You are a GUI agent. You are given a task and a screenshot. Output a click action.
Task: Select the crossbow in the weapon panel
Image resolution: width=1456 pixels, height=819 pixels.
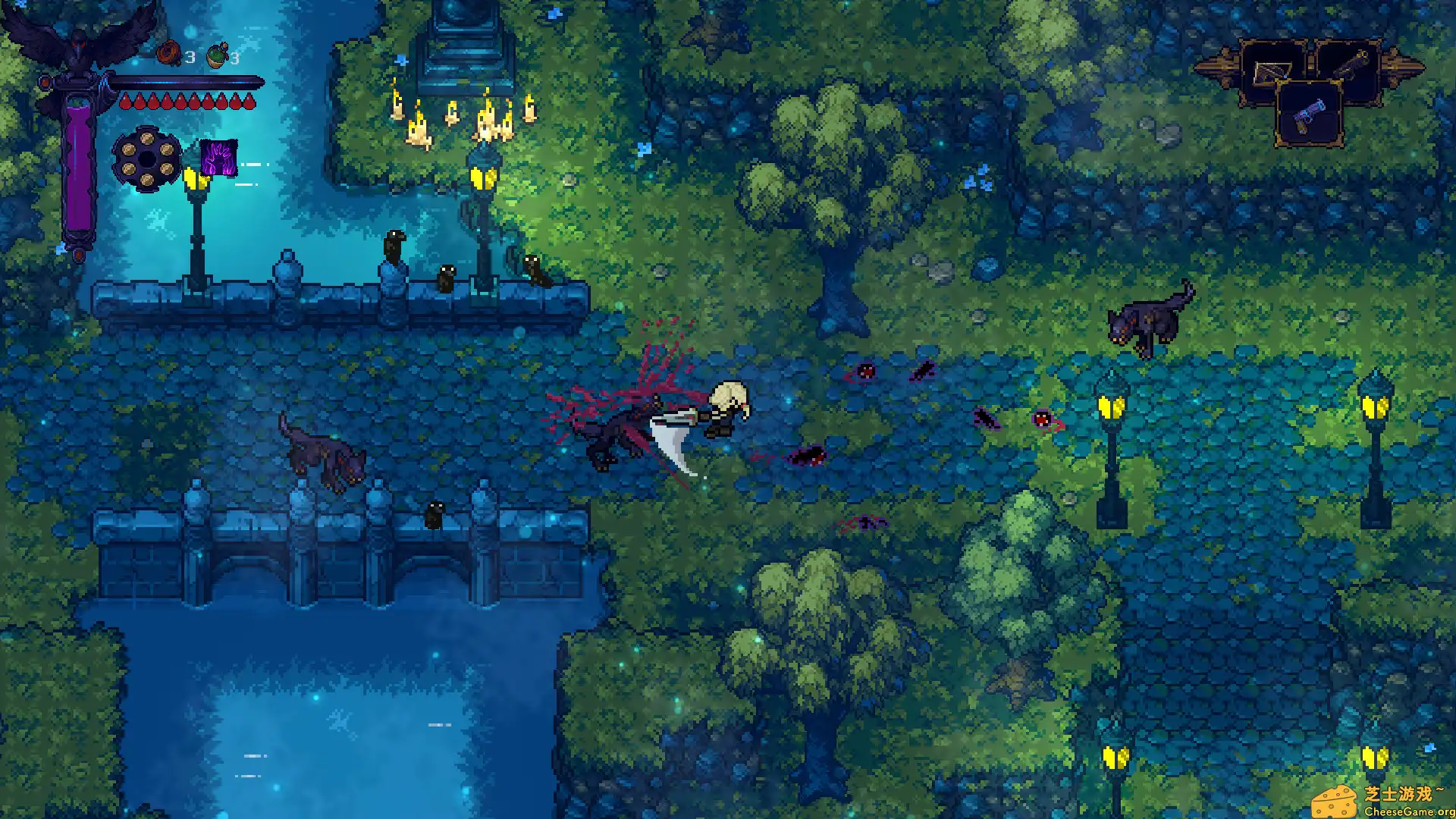coord(1271,72)
